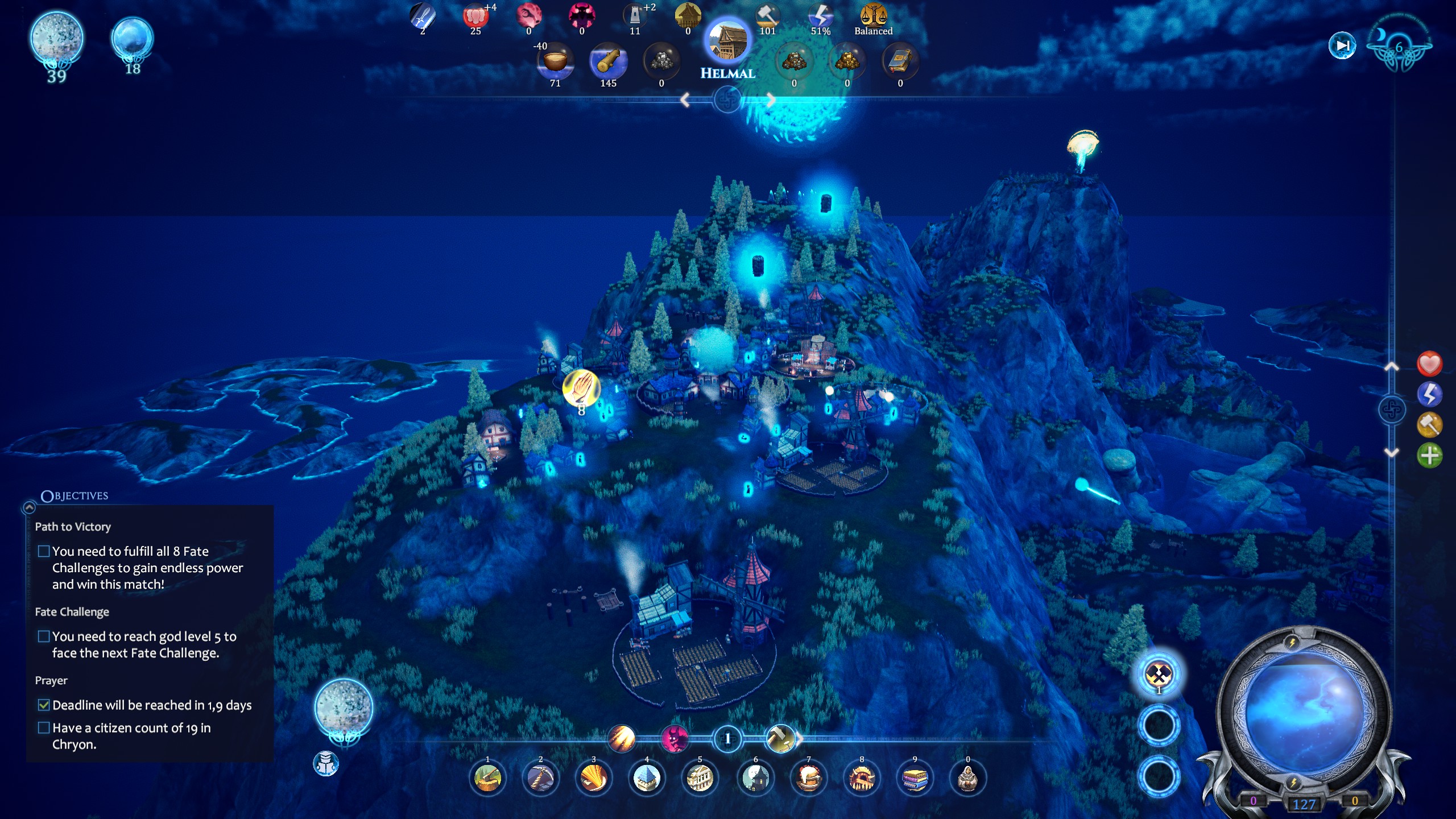Select the hooded monk category
This screenshot has width=1456, height=819.
pyautogui.click(x=967, y=778)
